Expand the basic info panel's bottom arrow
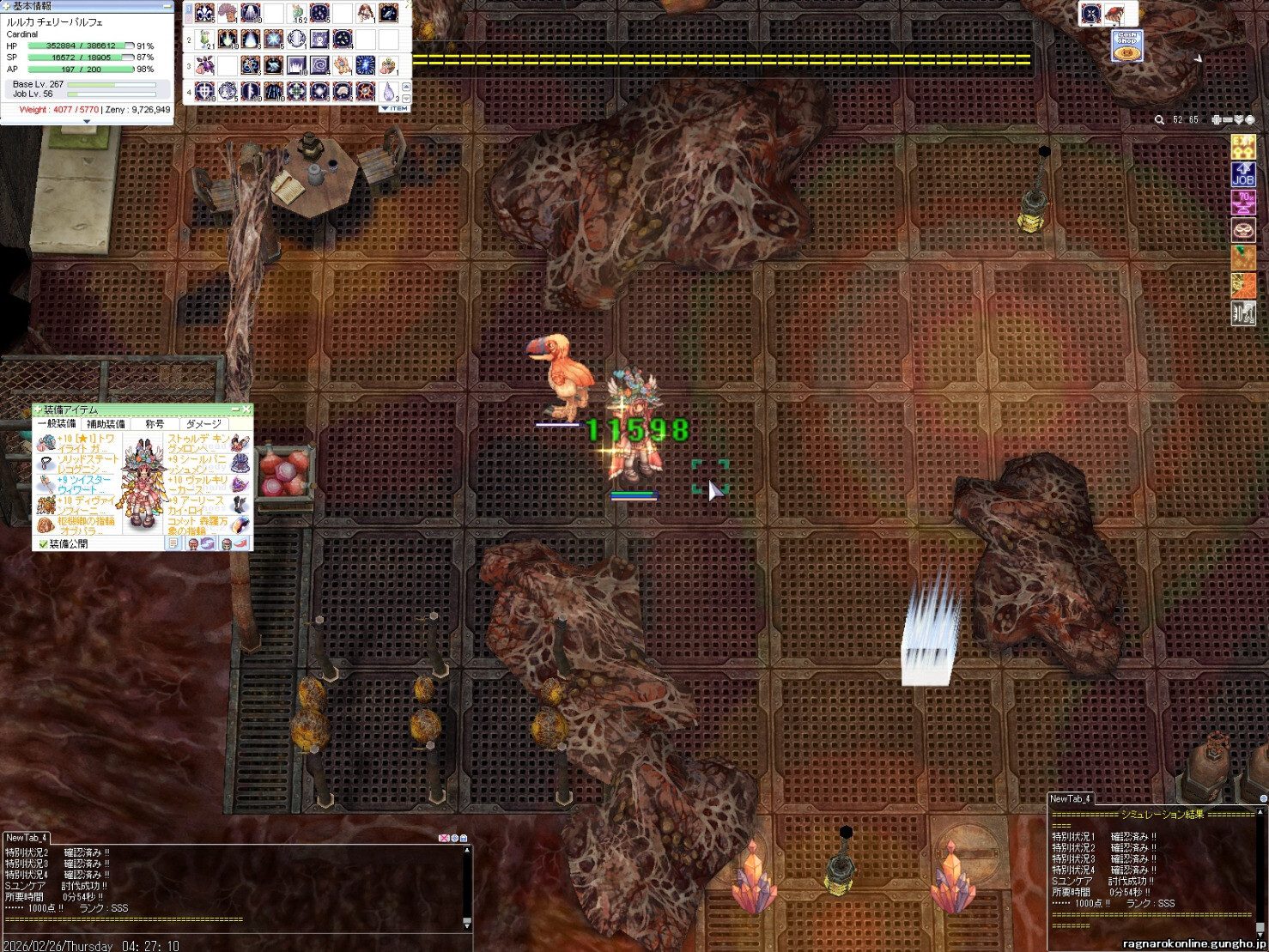This screenshot has height=952, width=1269. click(x=86, y=121)
